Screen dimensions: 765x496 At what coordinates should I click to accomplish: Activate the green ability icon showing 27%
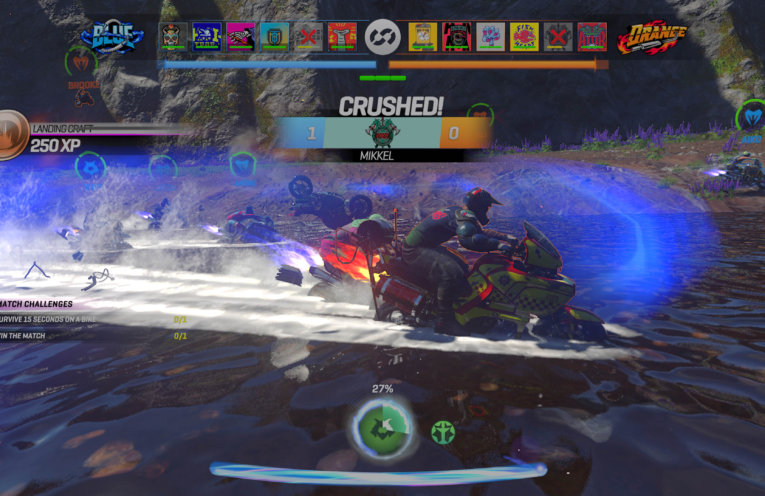pos(382,426)
